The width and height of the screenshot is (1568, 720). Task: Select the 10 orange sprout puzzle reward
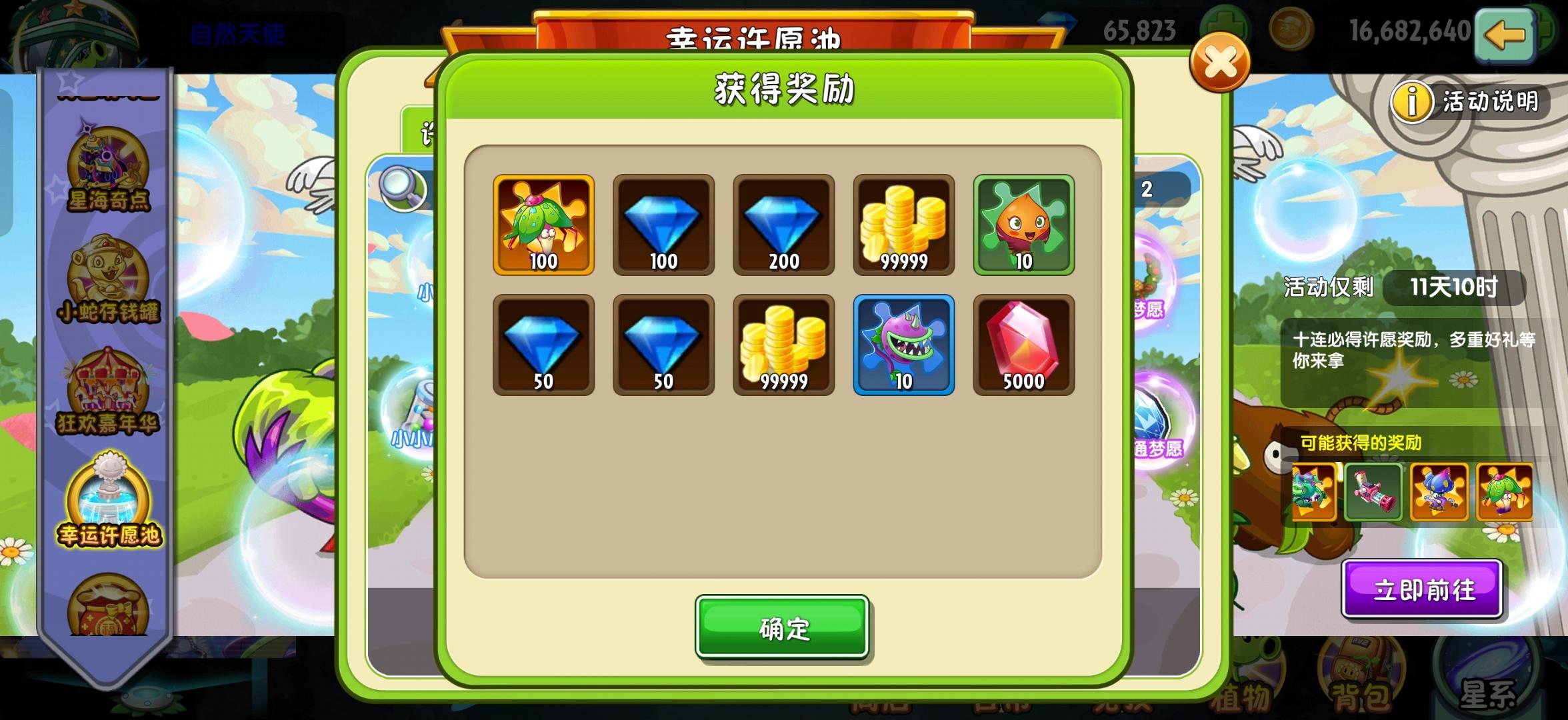(x=1023, y=225)
